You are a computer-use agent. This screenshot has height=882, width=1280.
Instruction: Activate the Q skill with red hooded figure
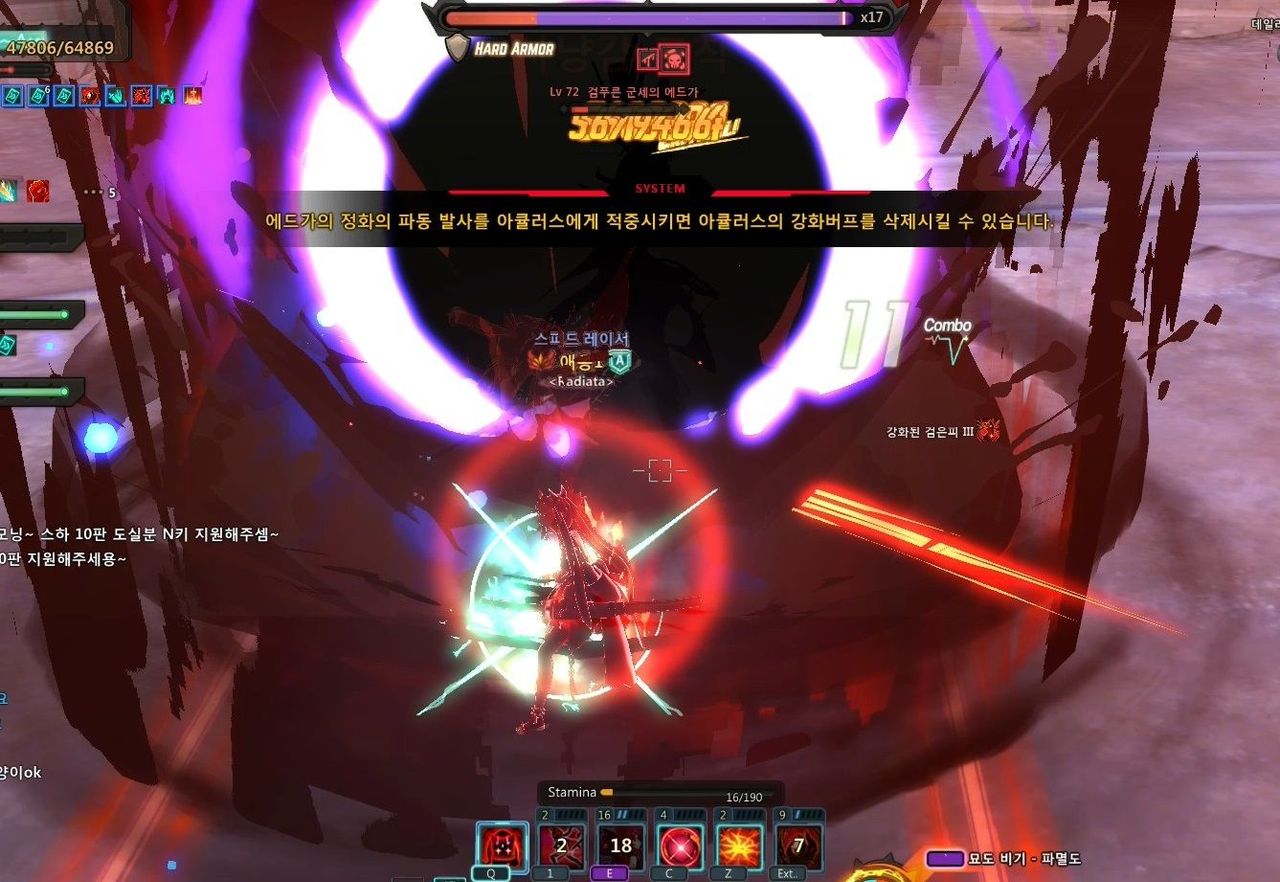point(502,847)
